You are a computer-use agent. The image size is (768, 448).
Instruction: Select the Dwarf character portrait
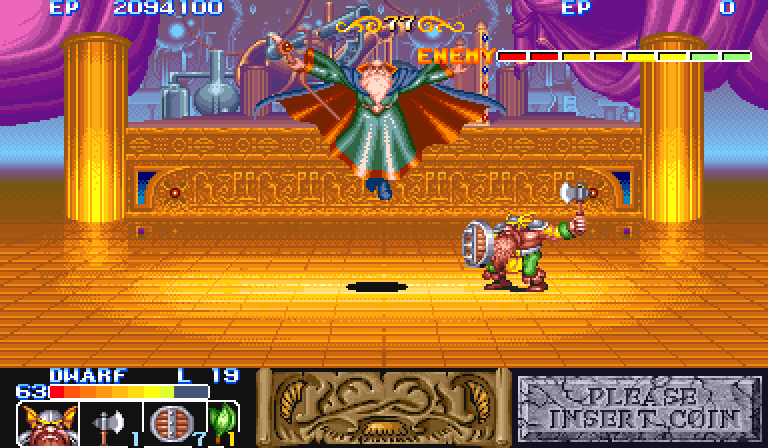tap(42, 426)
